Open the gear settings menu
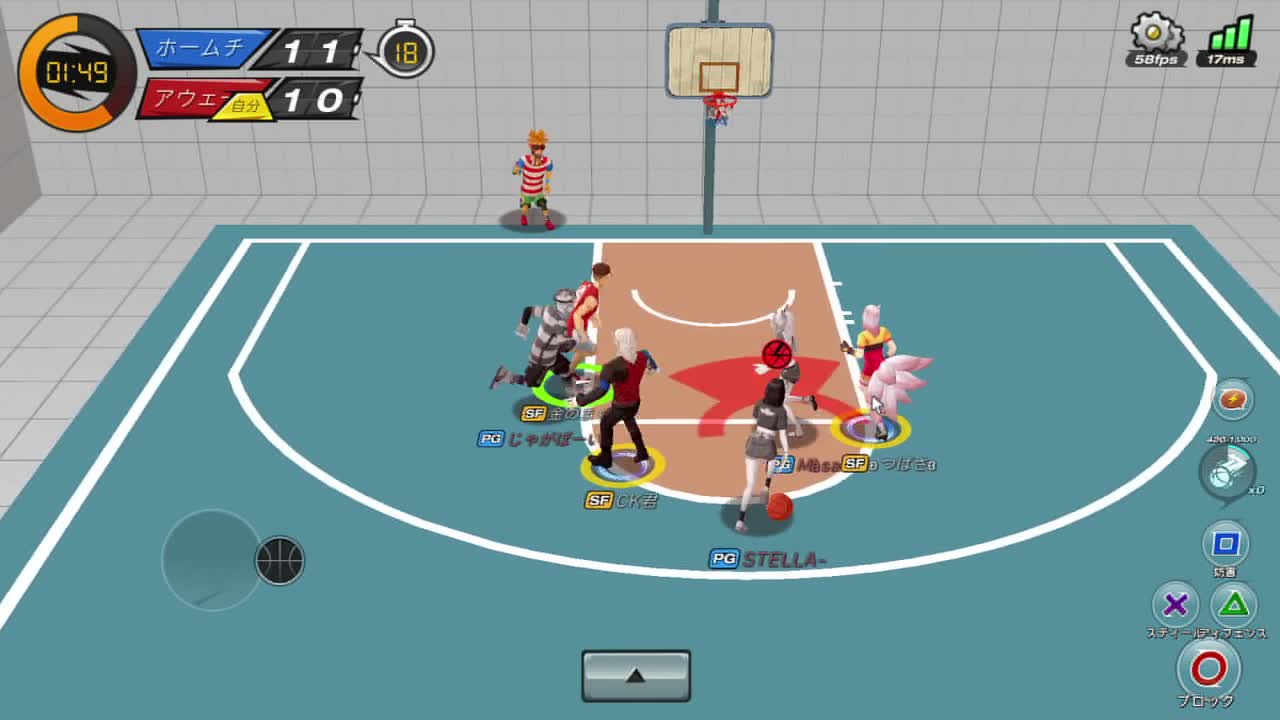Screen dimensions: 1280x720 (1156, 34)
